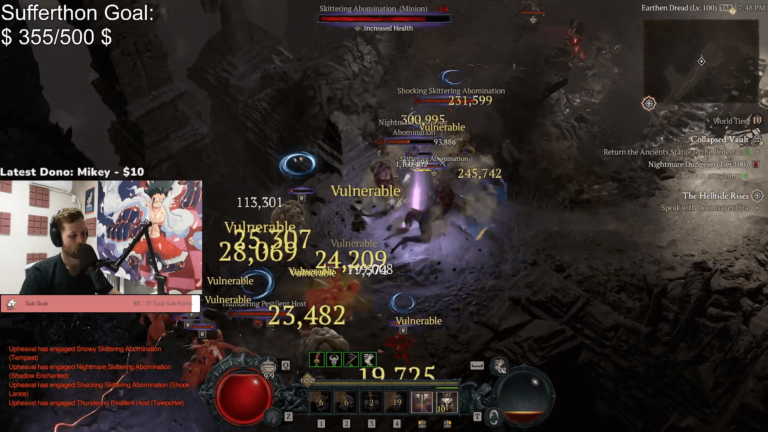Screen dimensions: 768x432
Task: Activate the first skill slot on cooldown
Action: click(x=321, y=402)
